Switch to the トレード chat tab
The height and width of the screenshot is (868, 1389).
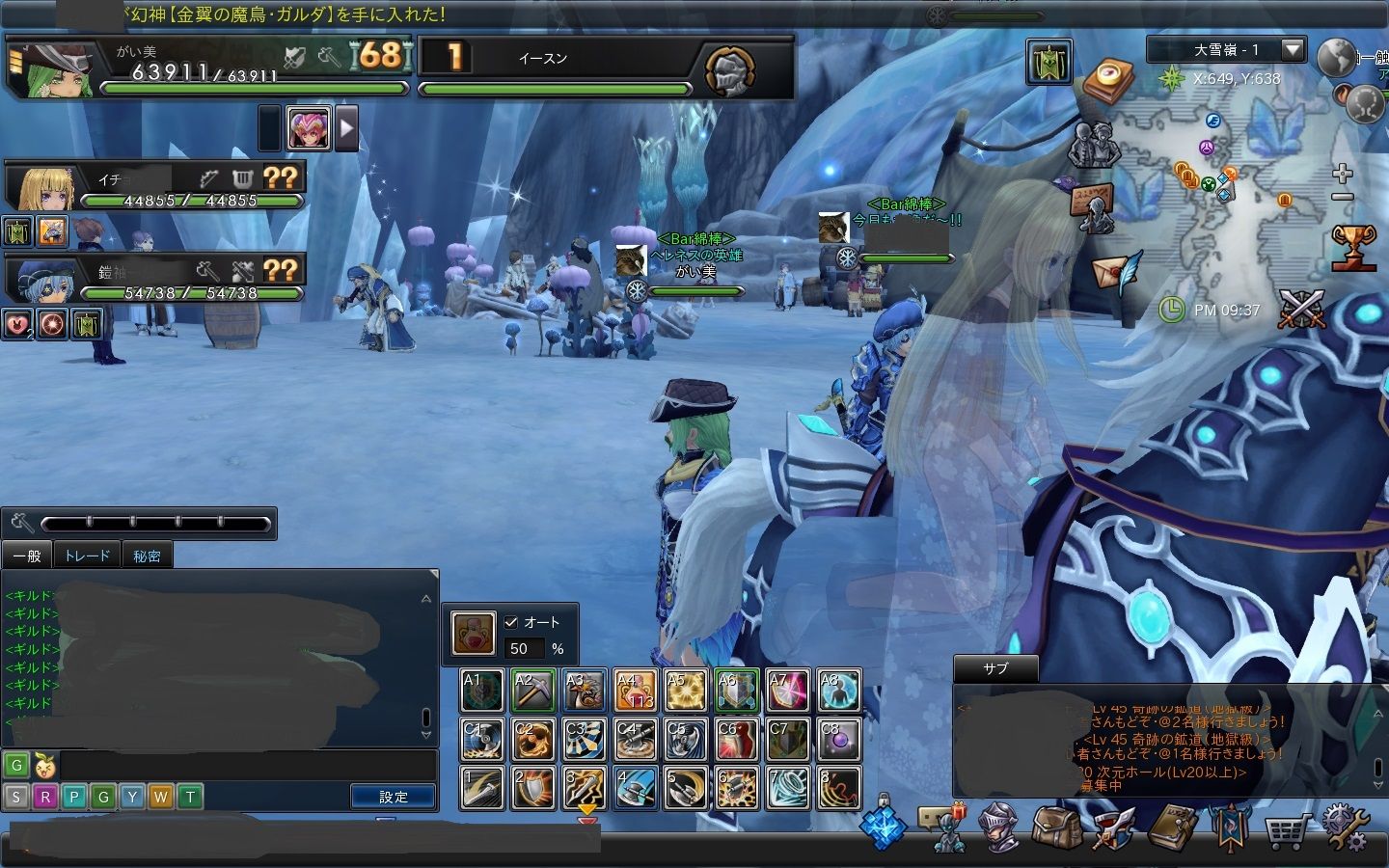(x=87, y=556)
